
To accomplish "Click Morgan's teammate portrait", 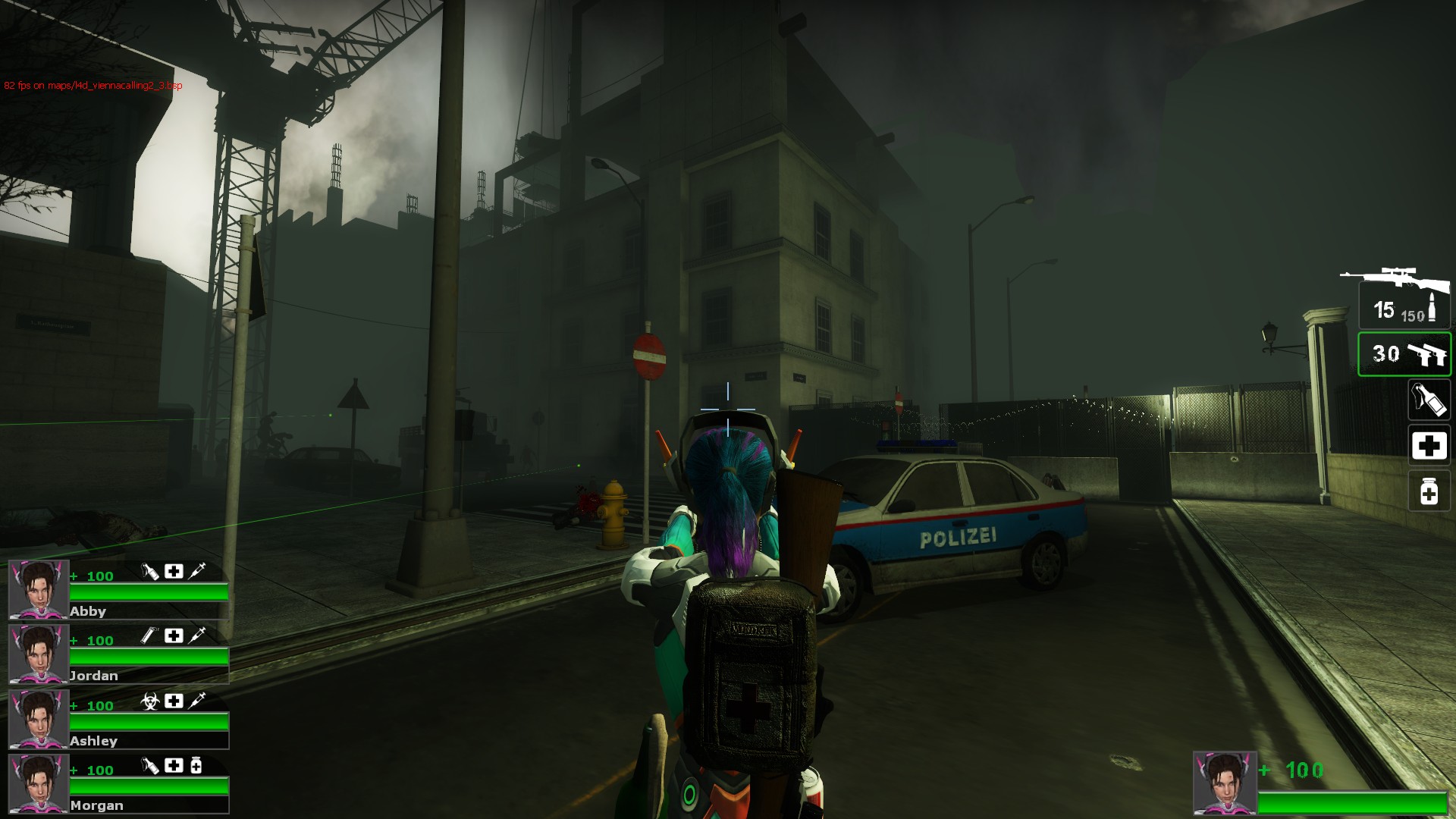I will pos(39,784).
